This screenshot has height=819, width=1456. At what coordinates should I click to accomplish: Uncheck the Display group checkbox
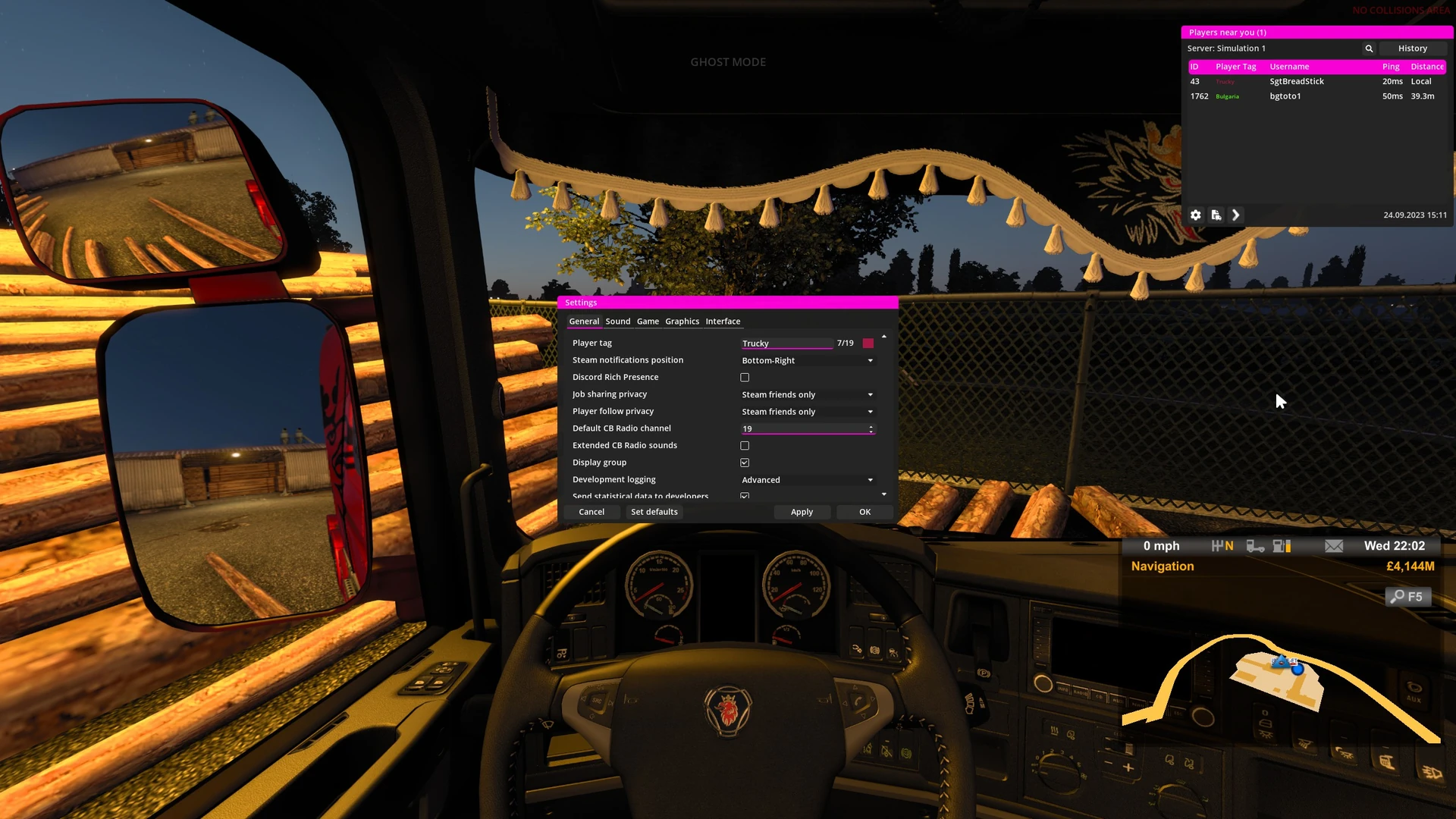coord(745,463)
